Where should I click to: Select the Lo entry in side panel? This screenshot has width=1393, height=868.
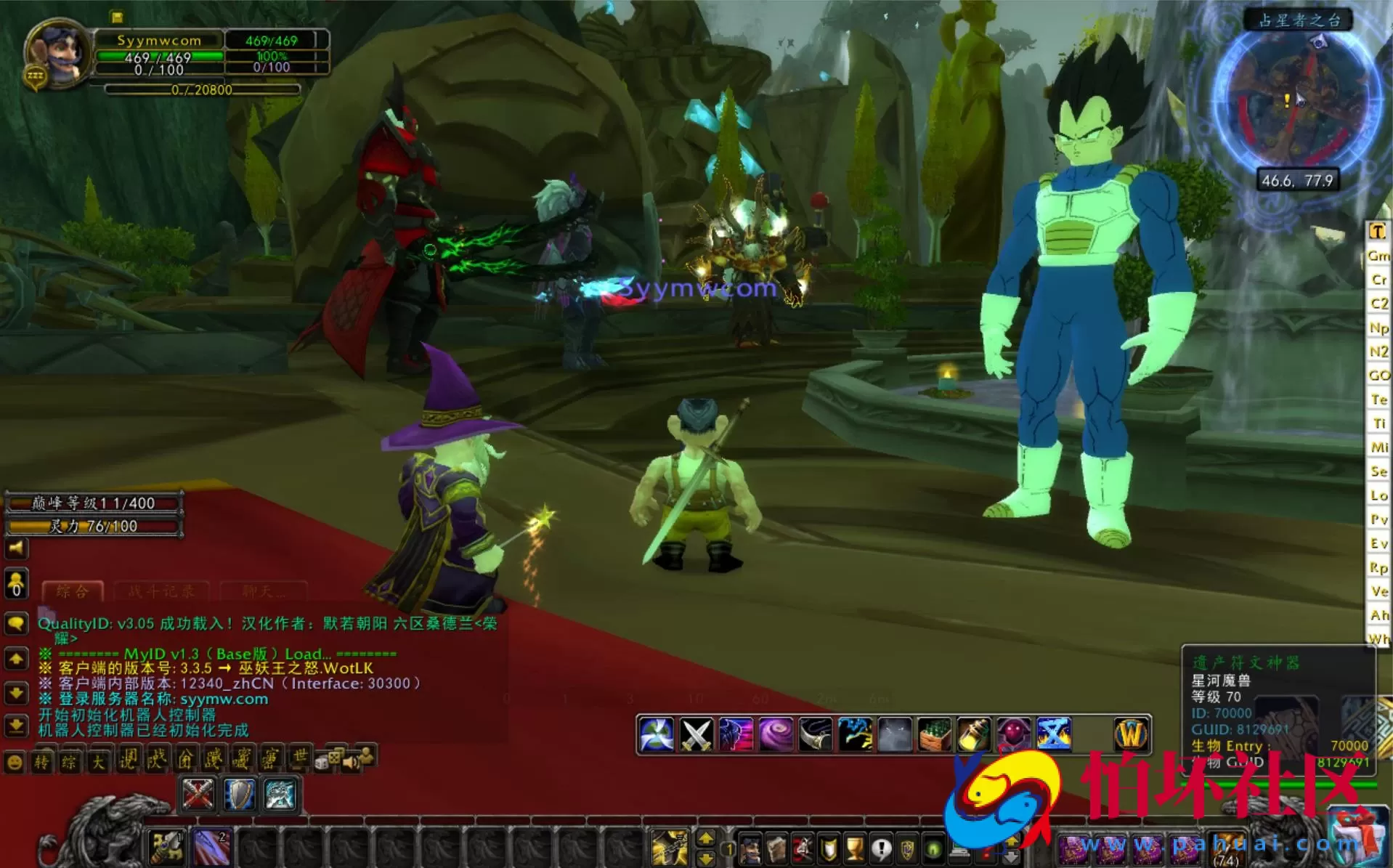(1378, 495)
